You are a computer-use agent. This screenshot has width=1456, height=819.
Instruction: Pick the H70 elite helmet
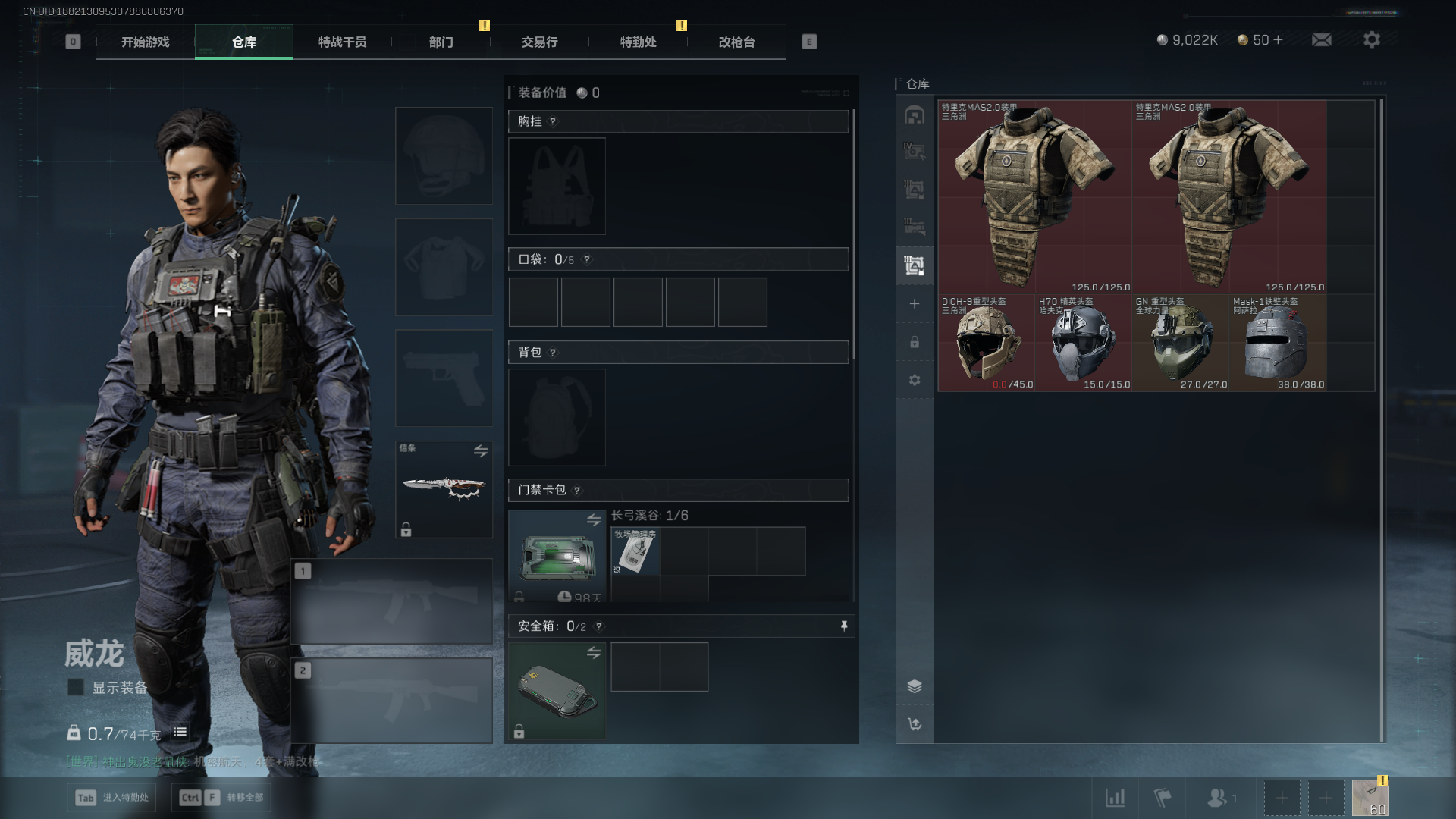pyautogui.click(x=1083, y=343)
